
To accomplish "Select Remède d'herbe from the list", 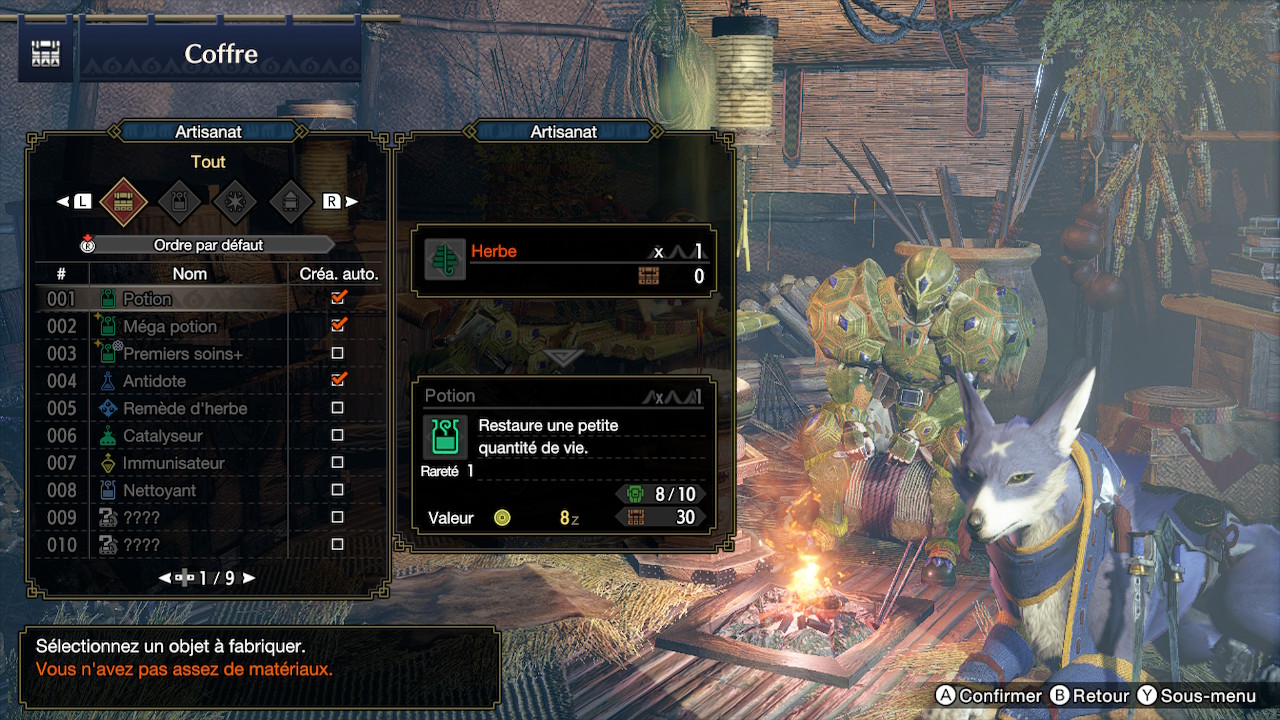I will click(184, 408).
